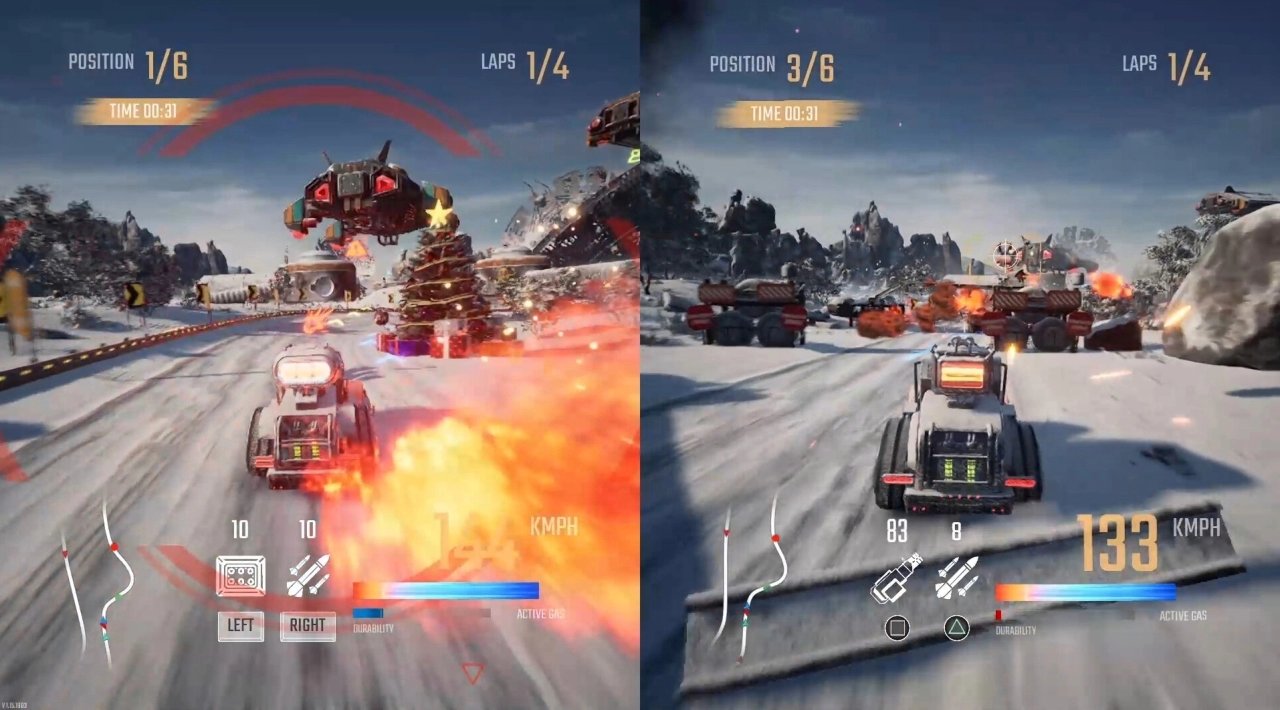Activate the rocket weapon with 8 ammo

pyautogui.click(x=956, y=578)
